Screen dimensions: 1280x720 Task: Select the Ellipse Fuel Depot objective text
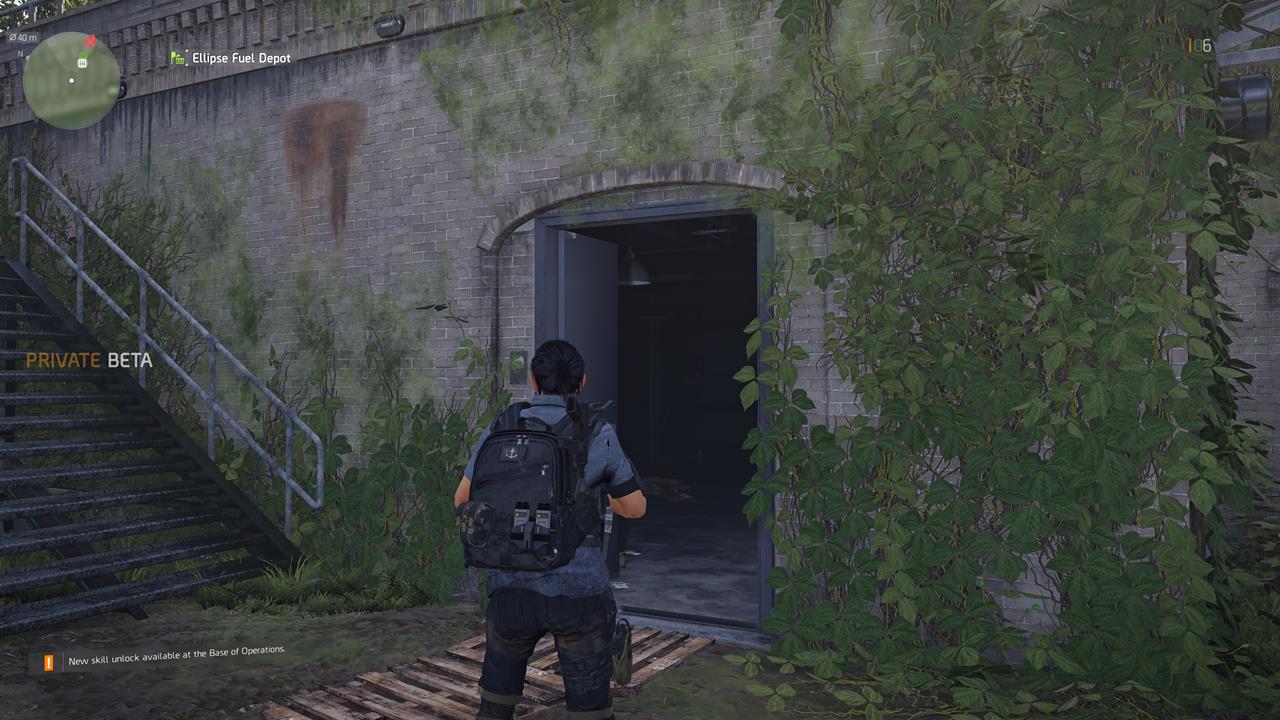(x=240, y=57)
